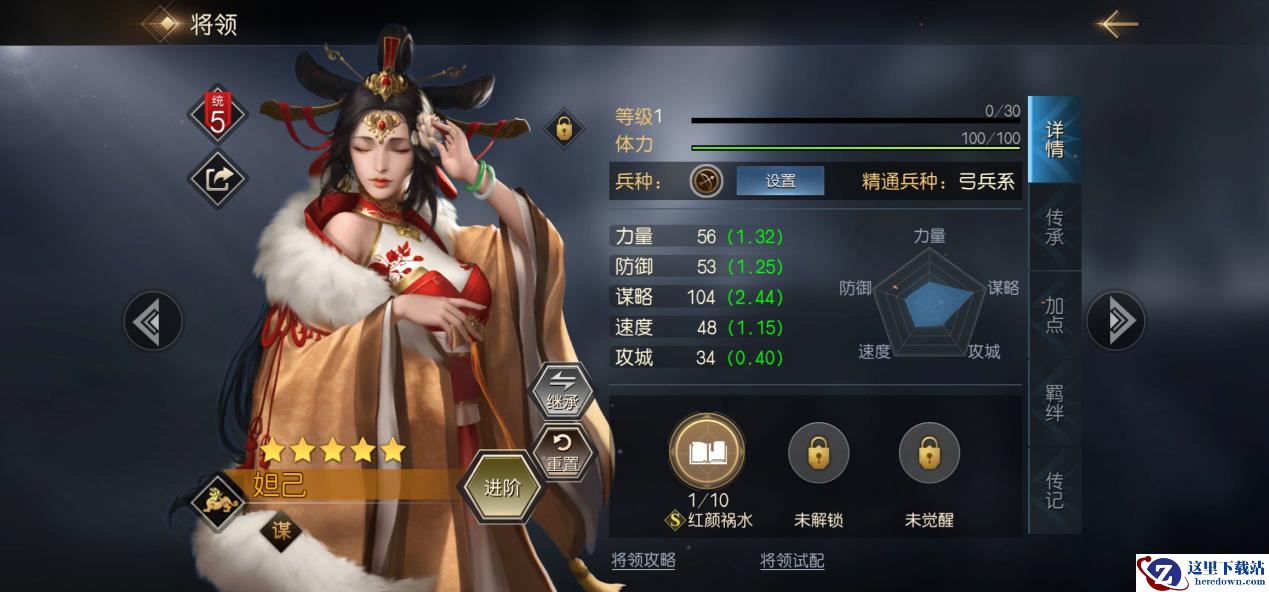Click the 未觉醒 locked skill slot
1269x592 pixels.
coord(929,453)
